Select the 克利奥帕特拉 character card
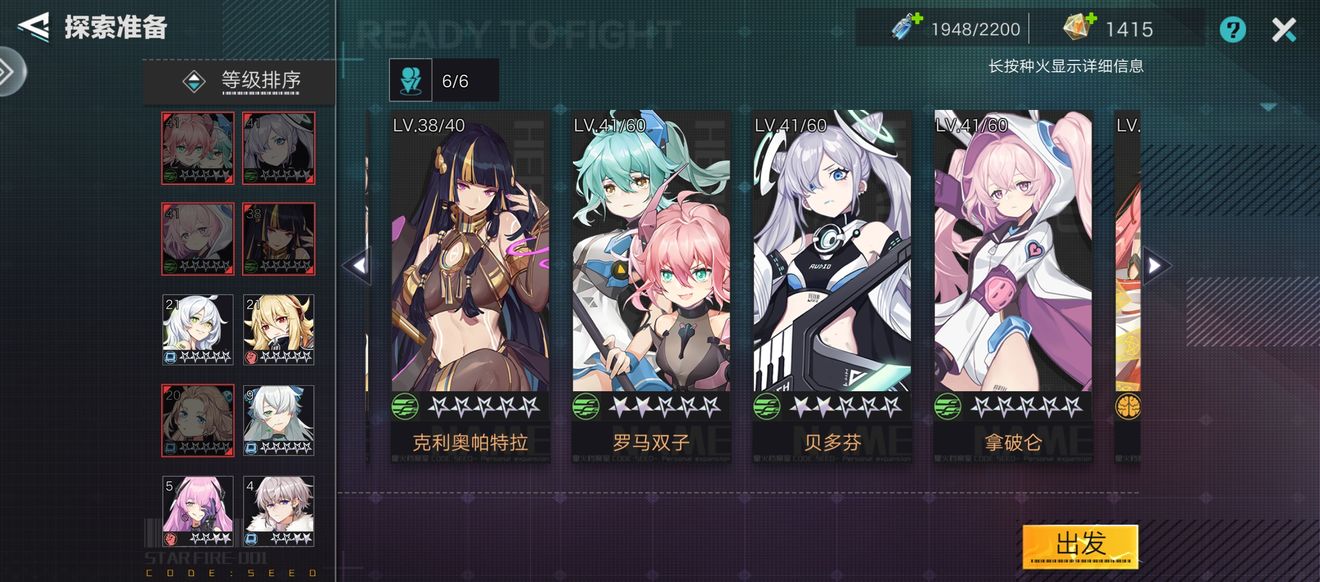This screenshot has height=582, width=1320. [470, 285]
